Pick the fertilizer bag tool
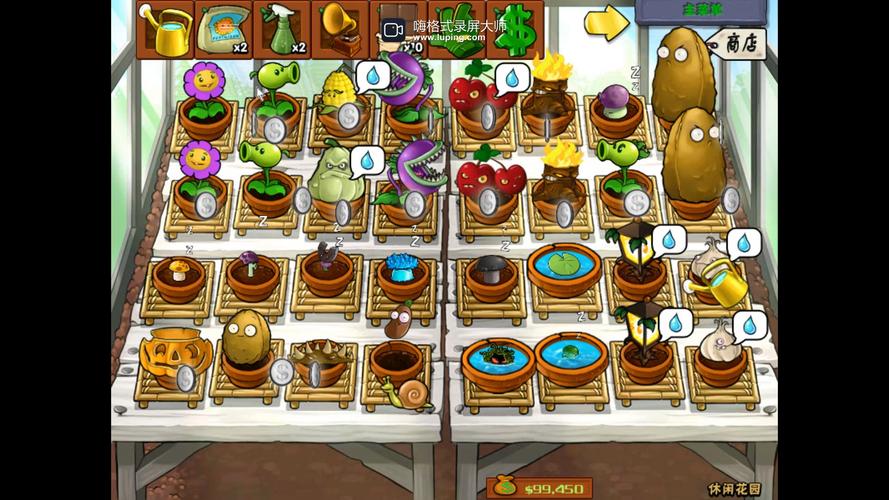 (223, 30)
